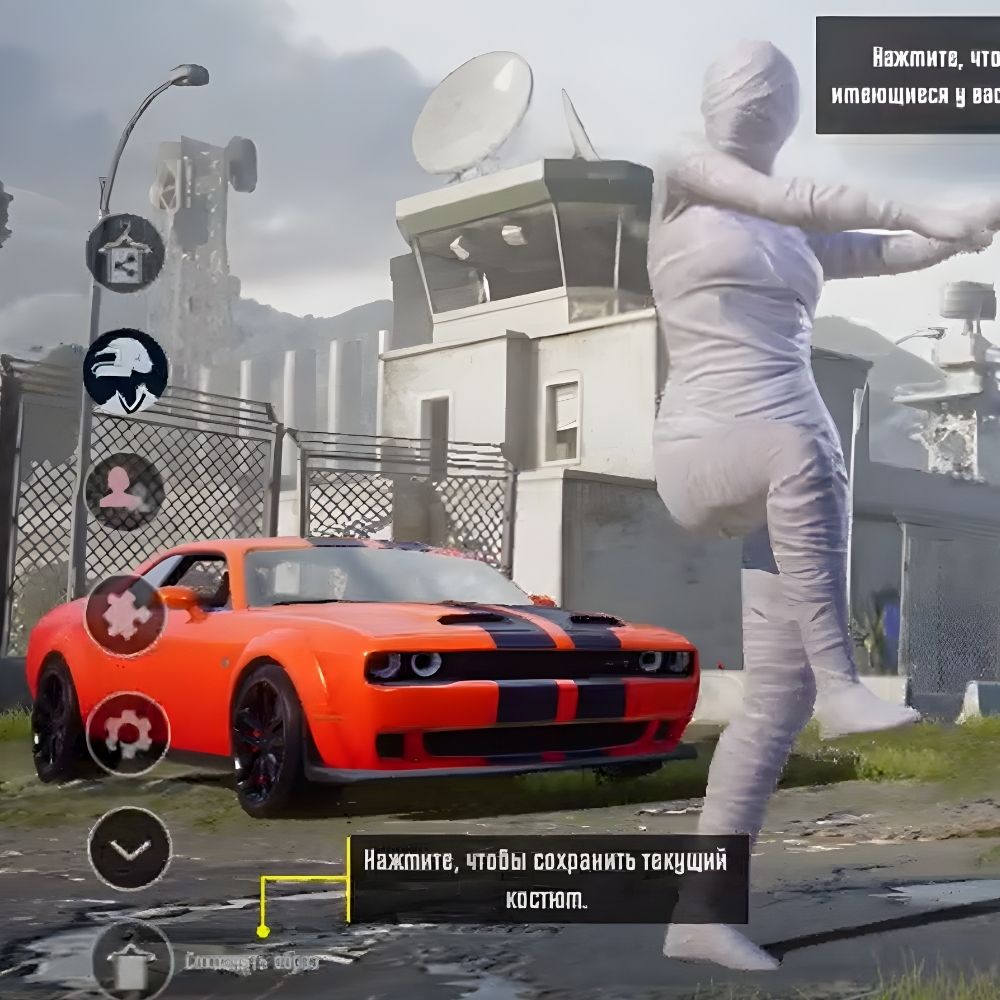Open the gear settings icon
The width and height of the screenshot is (1000, 1000).
coord(127,734)
